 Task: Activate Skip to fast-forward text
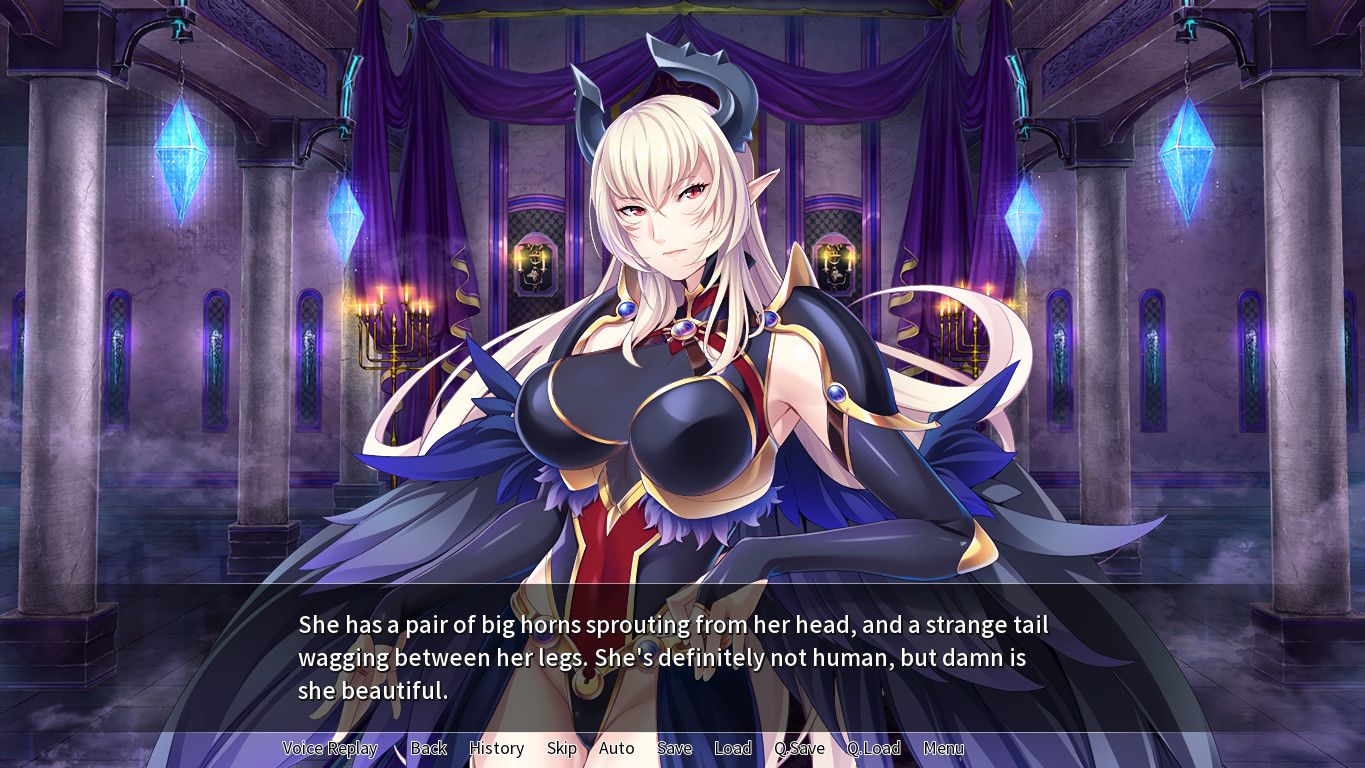561,748
